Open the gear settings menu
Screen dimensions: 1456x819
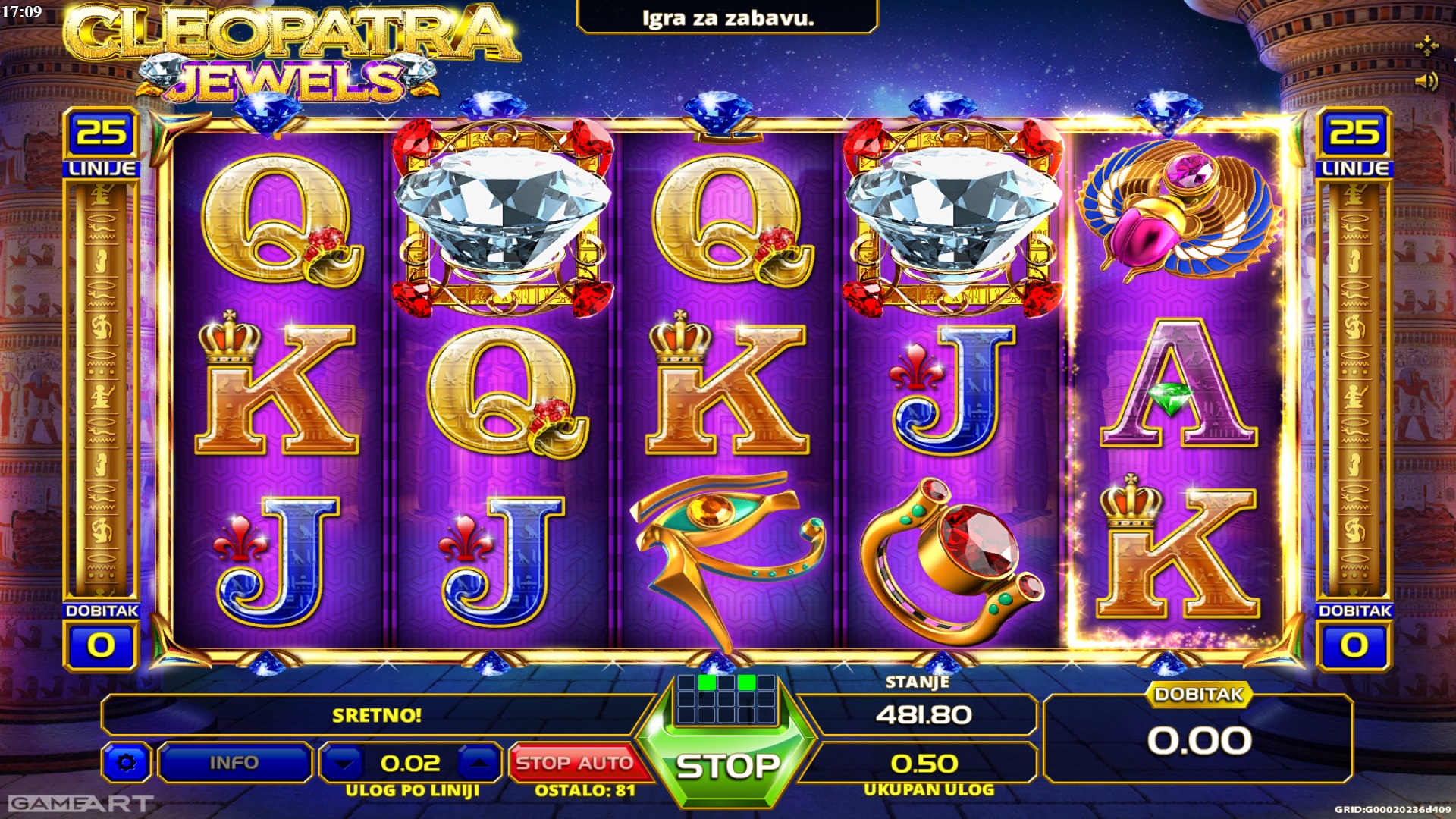pos(127,762)
